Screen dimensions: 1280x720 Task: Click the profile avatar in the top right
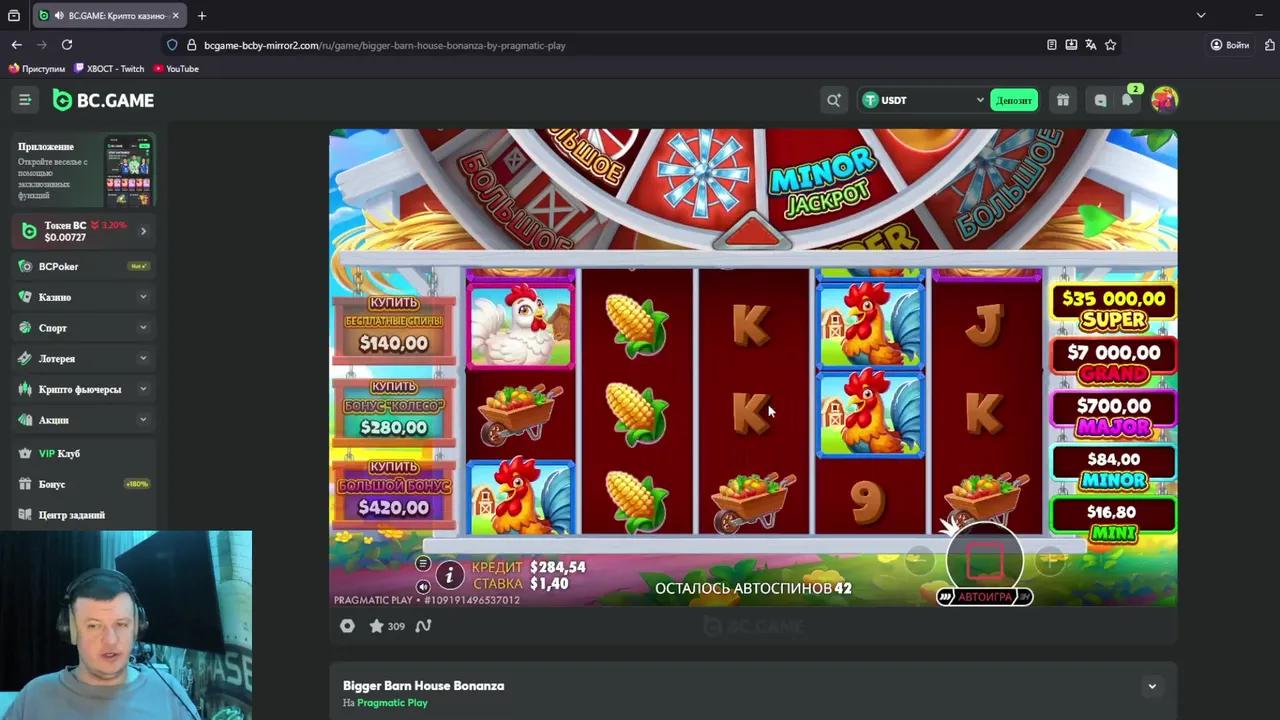pyautogui.click(x=1164, y=100)
